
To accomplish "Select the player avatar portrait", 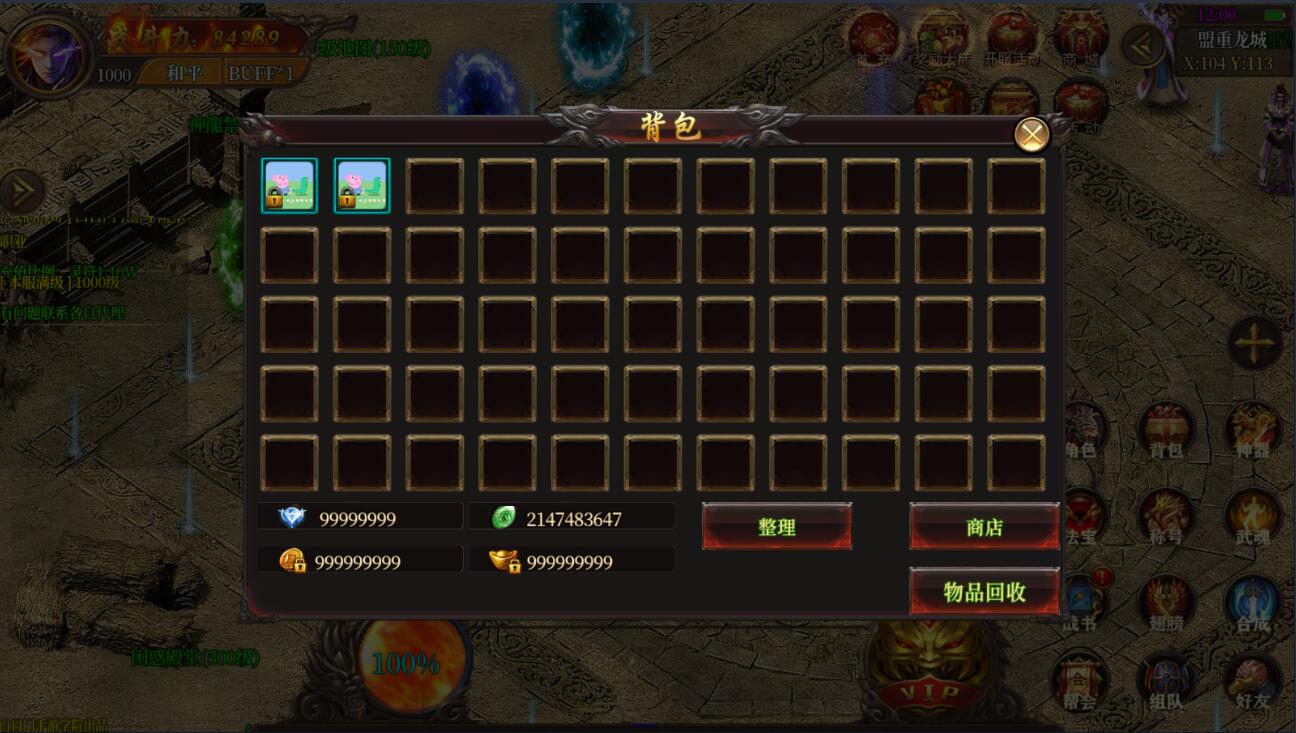I will 47,55.
